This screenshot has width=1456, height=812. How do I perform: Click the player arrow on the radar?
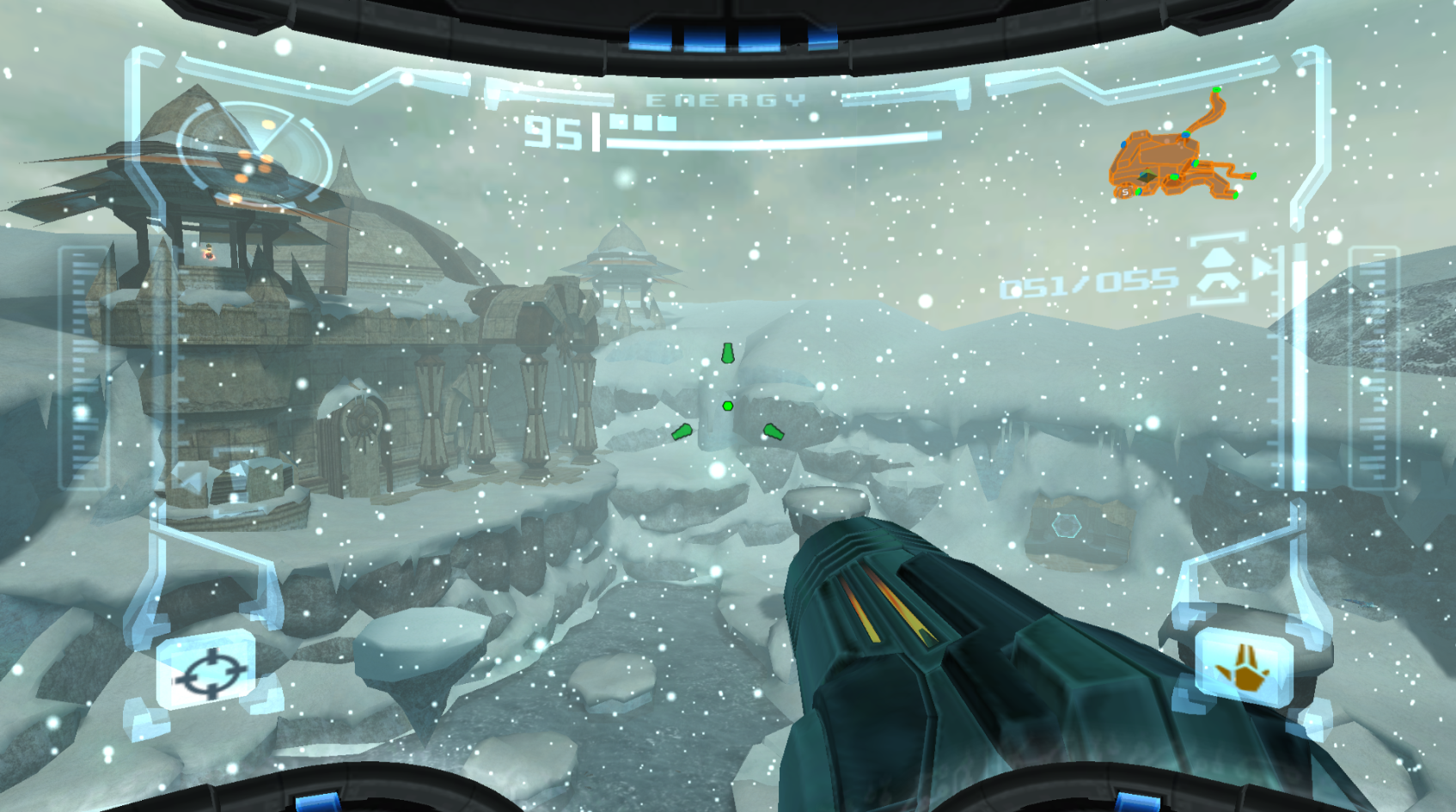click(1147, 174)
